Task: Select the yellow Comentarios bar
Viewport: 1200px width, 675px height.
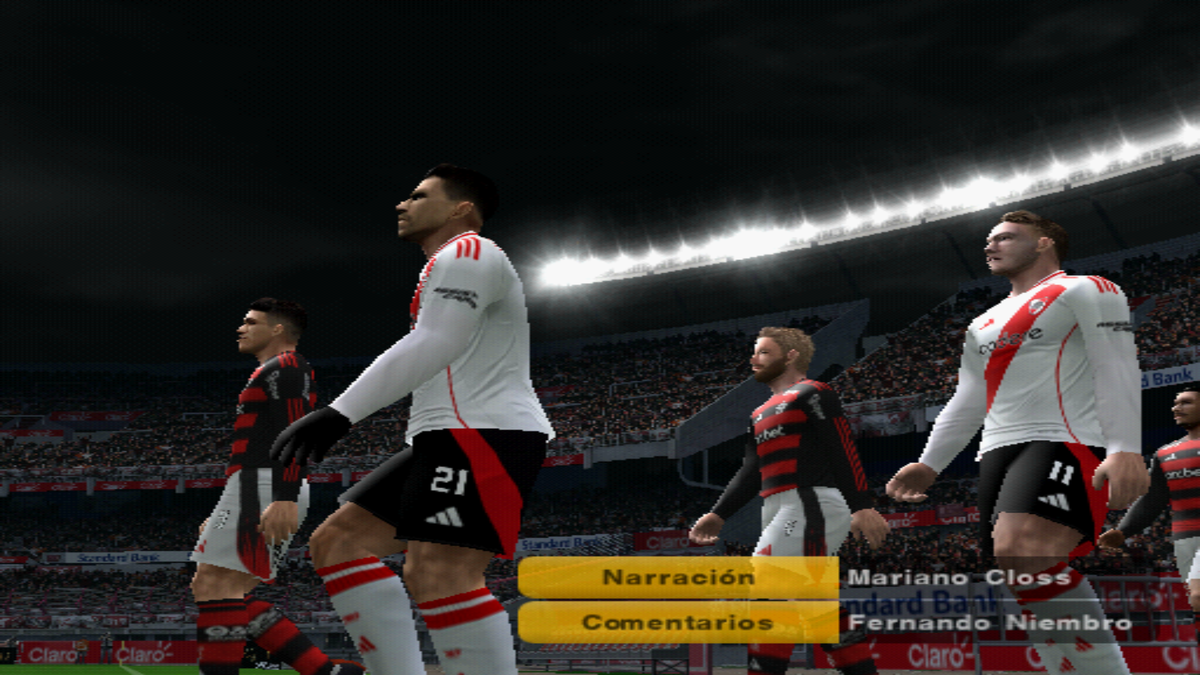Action: click(x=678, y=622)
